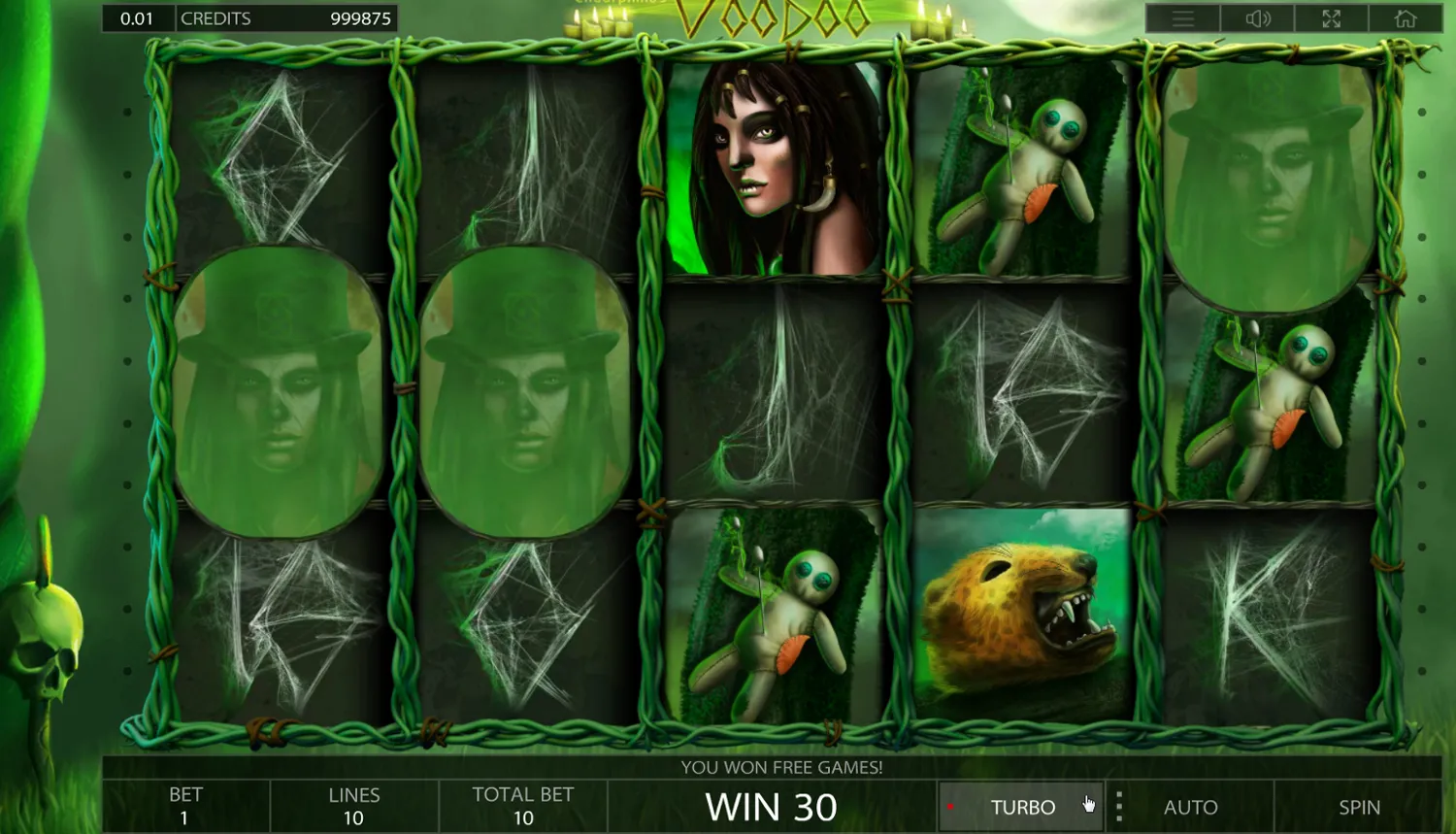Click the red Turbo indicator dot
The image size is (1456, 834).
tap(952, 804)
